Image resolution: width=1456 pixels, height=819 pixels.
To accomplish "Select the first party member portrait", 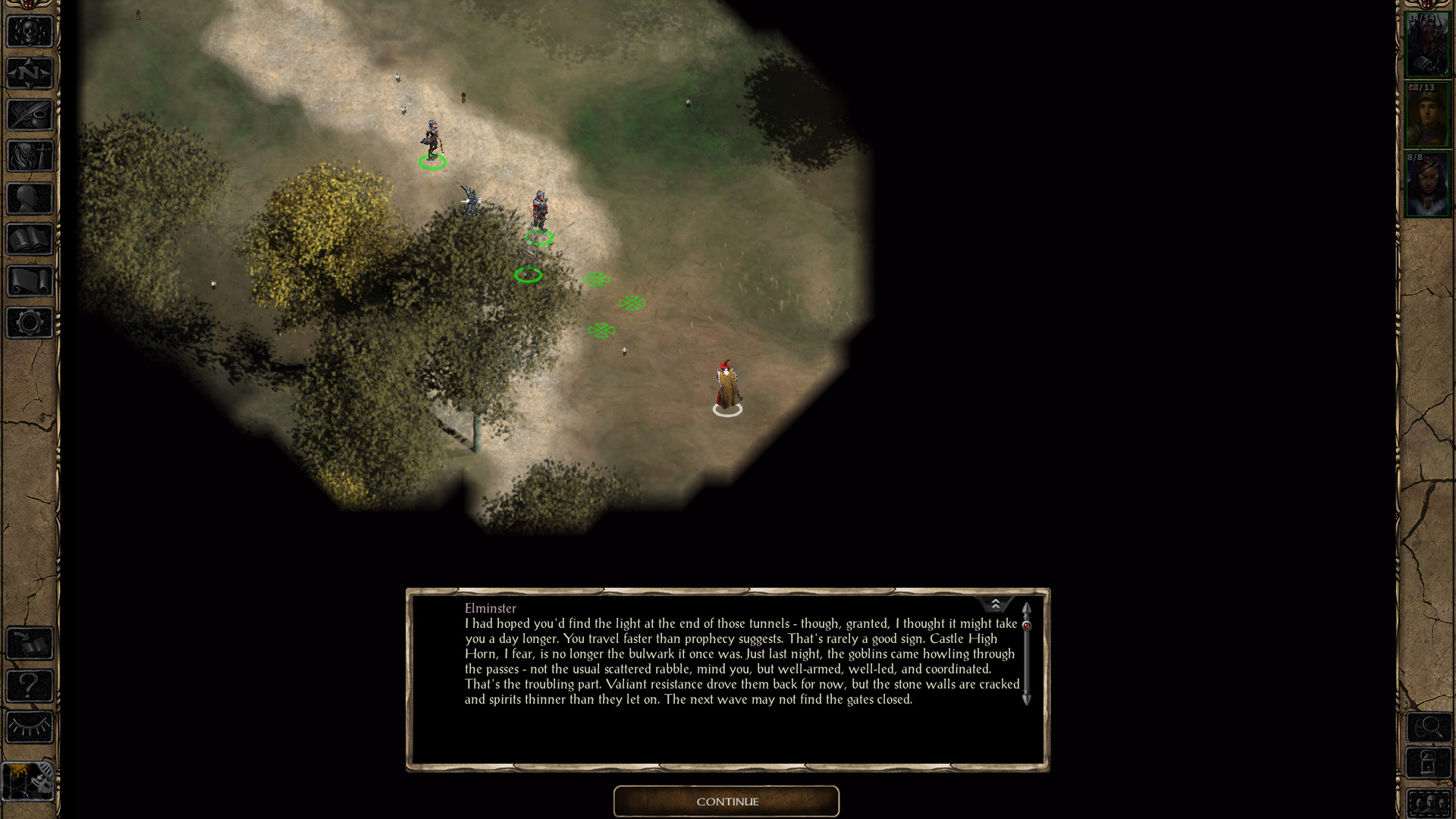I will click(x=1427, y=45).
